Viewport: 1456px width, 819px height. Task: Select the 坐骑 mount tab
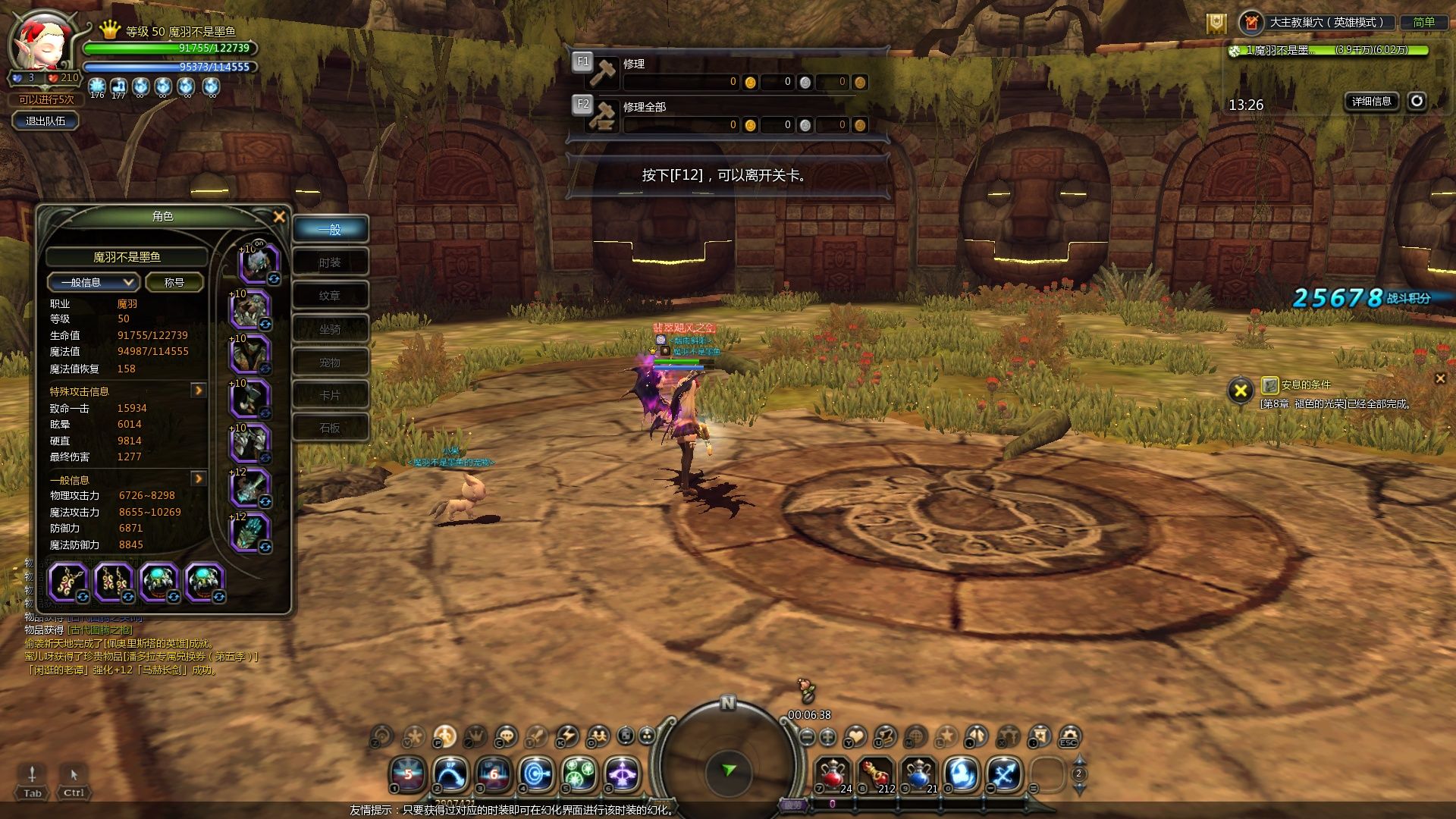[x=330, y=329]
